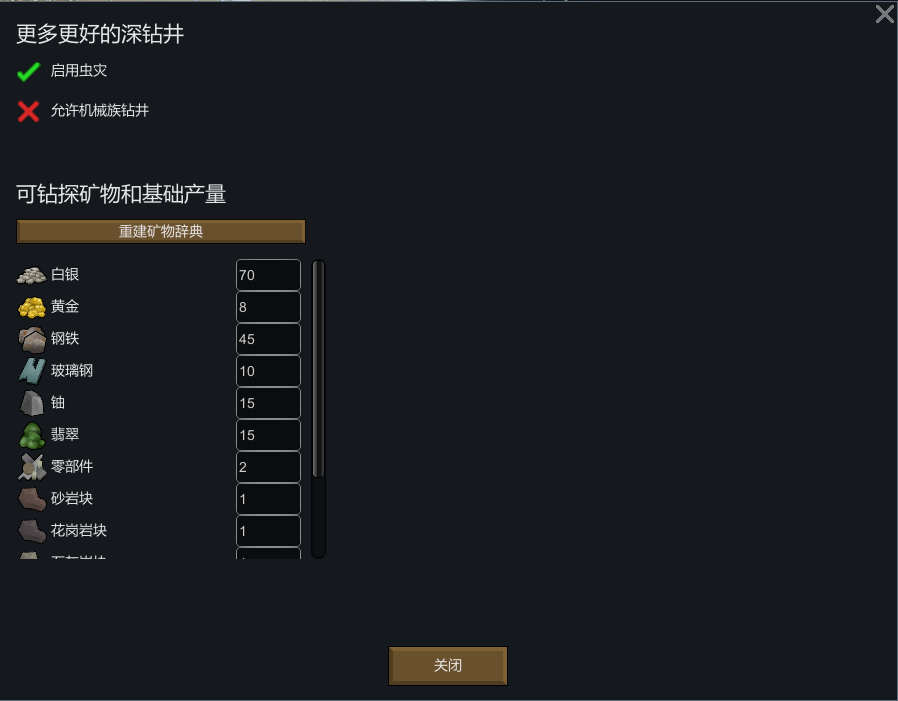Click the mineral list scrollbar
The image size is (898, 701).
(319, 370)
